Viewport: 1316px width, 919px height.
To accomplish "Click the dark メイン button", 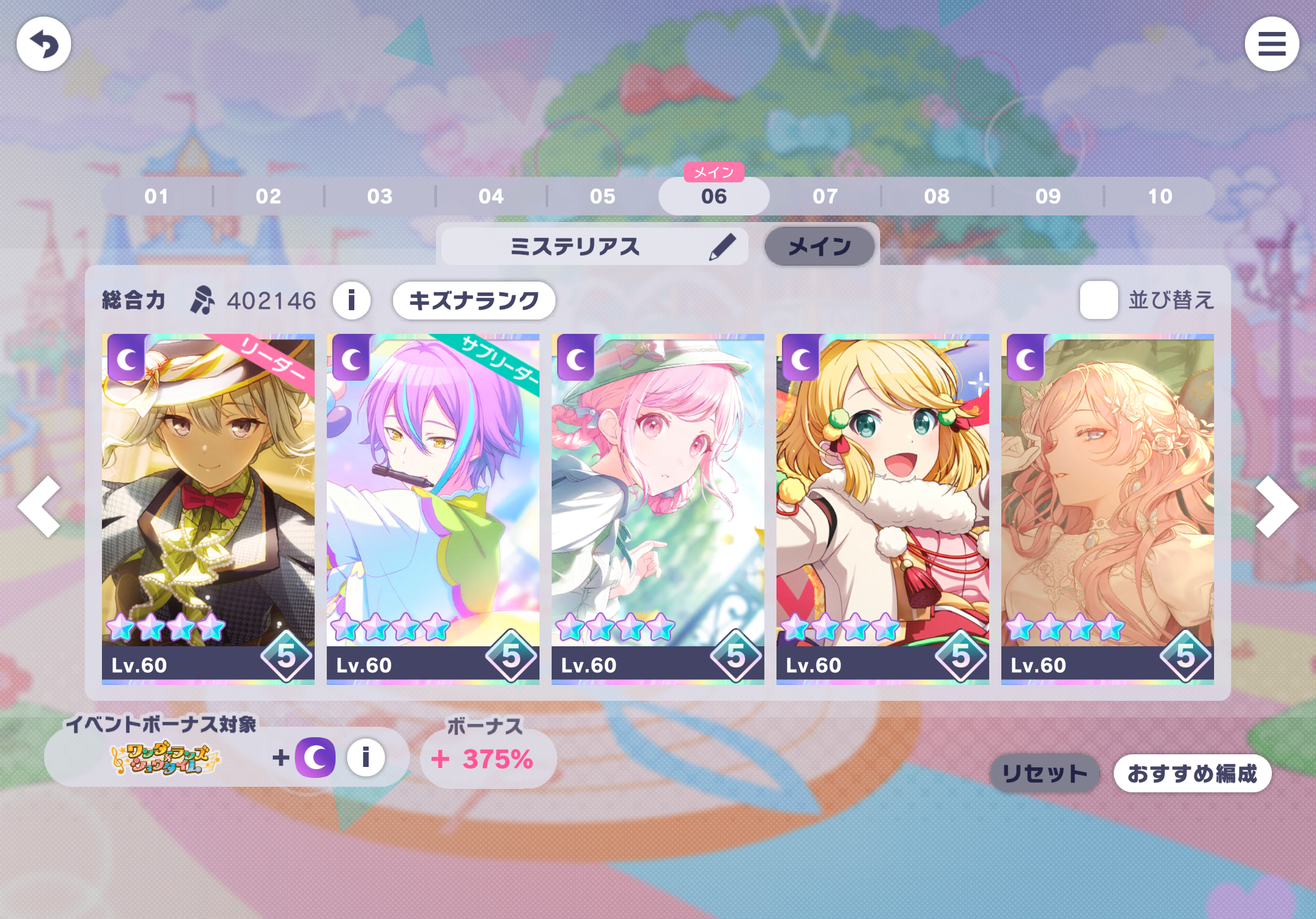I will pos(819,247).
